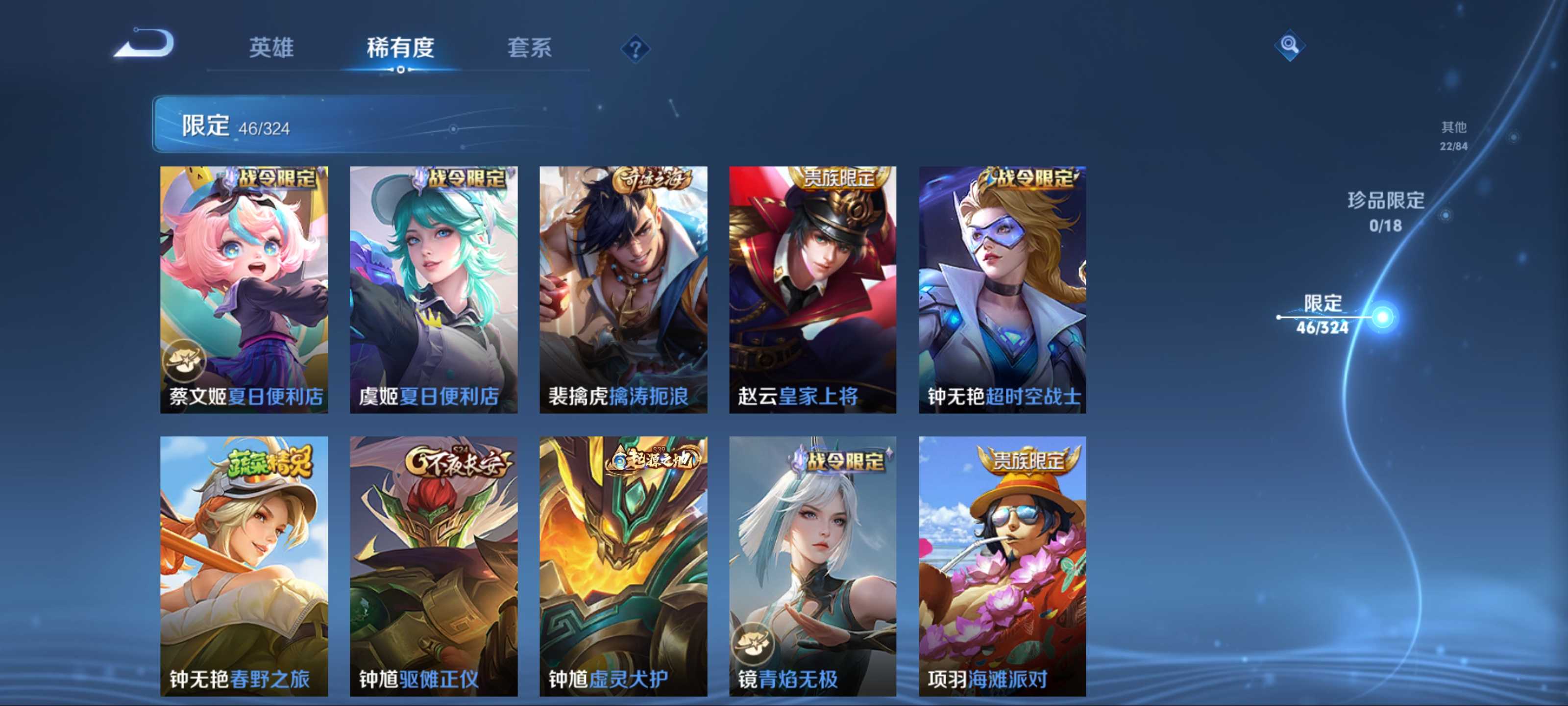Go back using the return arrow
Screen dimensions: 1568x706
tap(145, 44)
